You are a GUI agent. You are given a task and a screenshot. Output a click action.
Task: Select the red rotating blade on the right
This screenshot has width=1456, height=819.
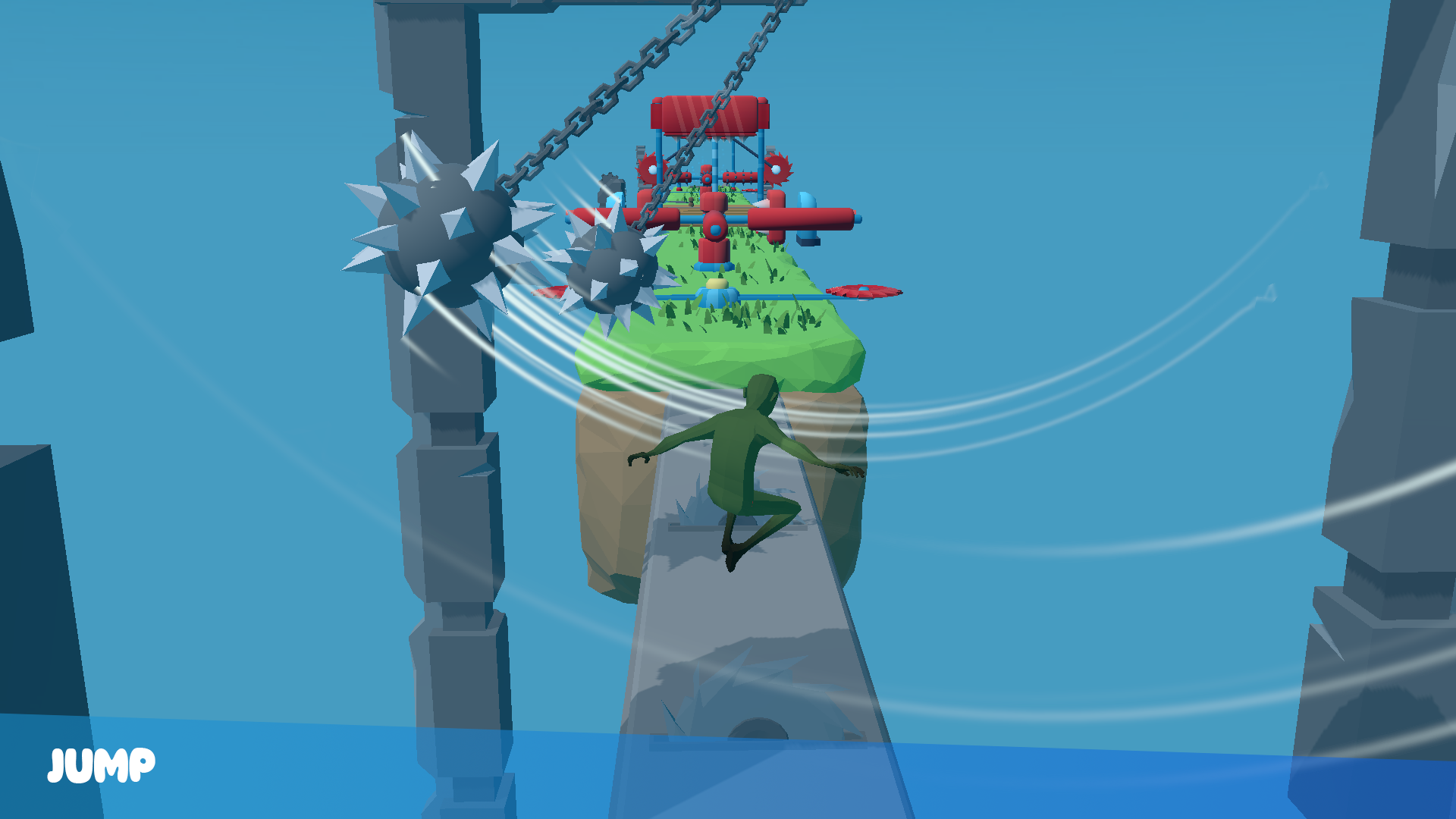point(864,291)
